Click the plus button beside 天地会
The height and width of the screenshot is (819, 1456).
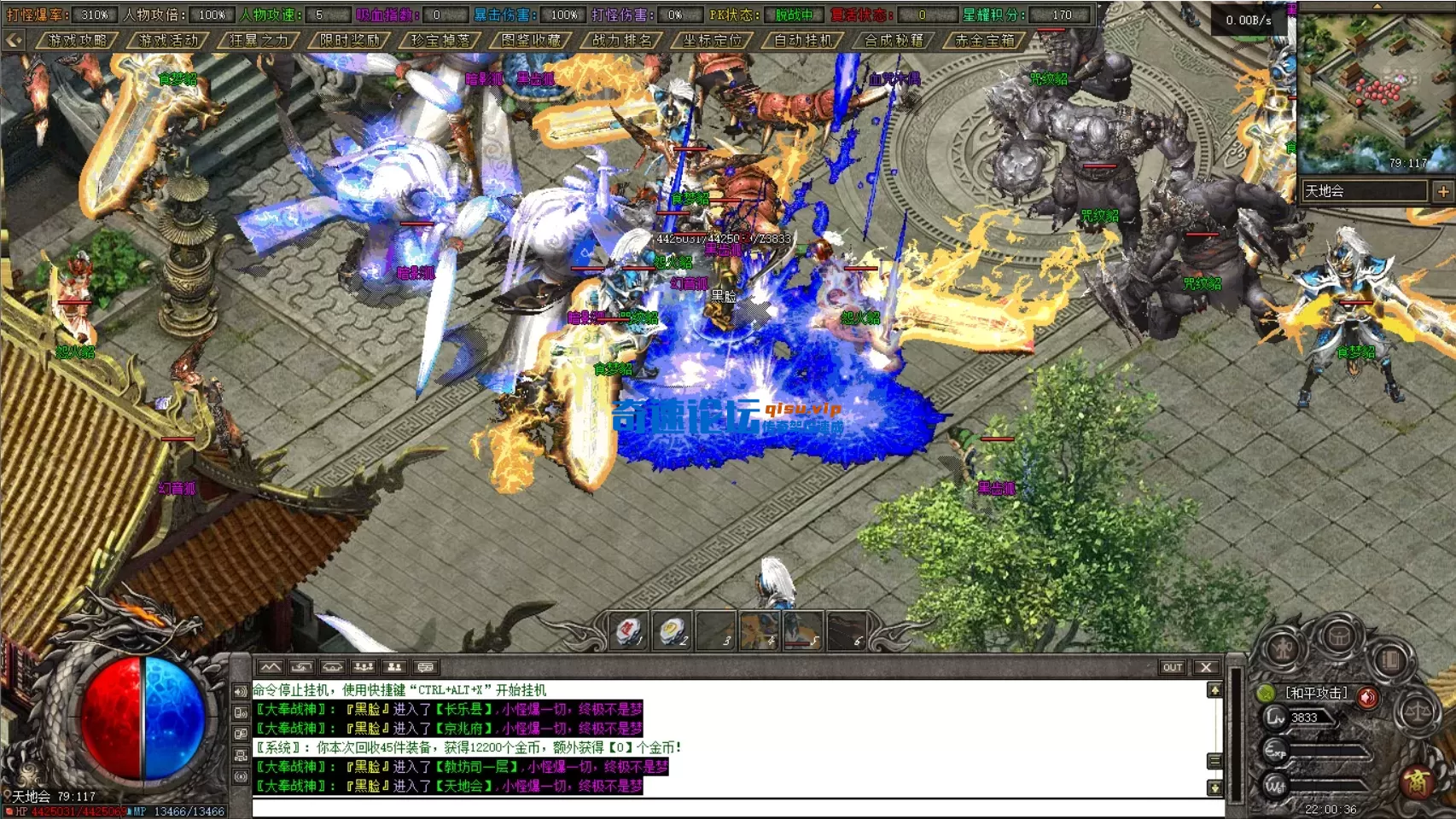(1443, 191)
